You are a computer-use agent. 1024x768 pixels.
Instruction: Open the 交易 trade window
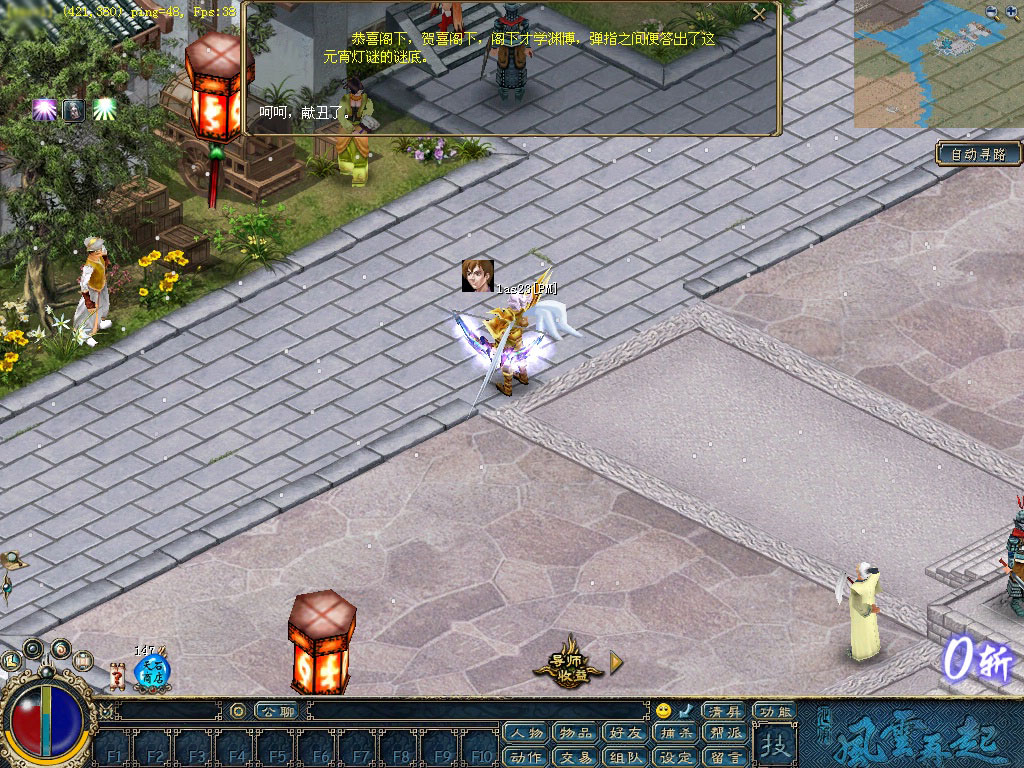click(x=576, y=756)
